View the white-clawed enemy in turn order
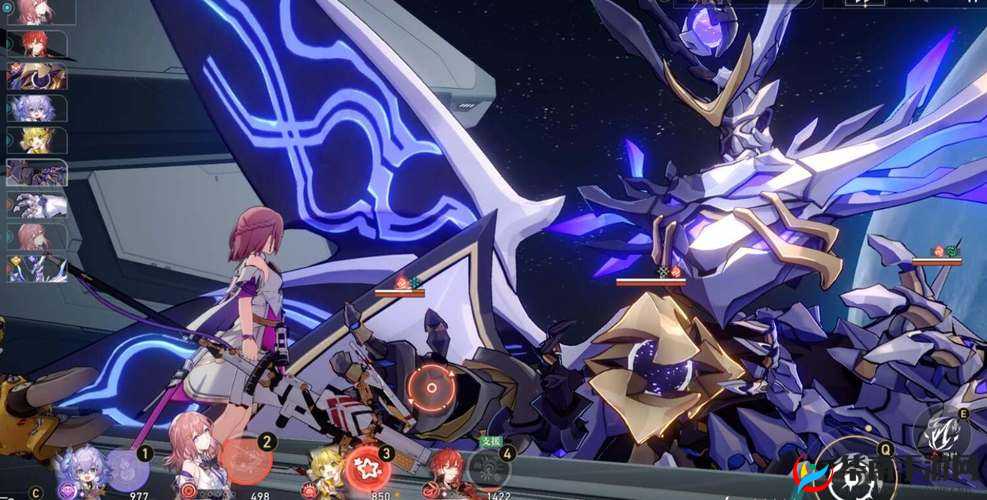987x500 pixels. tap(36, 204)
